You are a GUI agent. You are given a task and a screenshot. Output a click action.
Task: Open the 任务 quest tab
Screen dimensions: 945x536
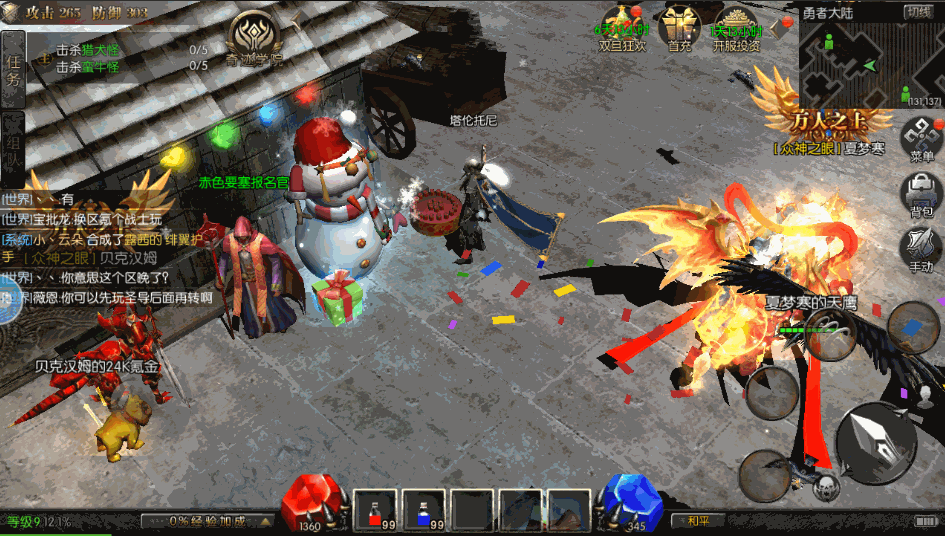[x=13, y=68]
